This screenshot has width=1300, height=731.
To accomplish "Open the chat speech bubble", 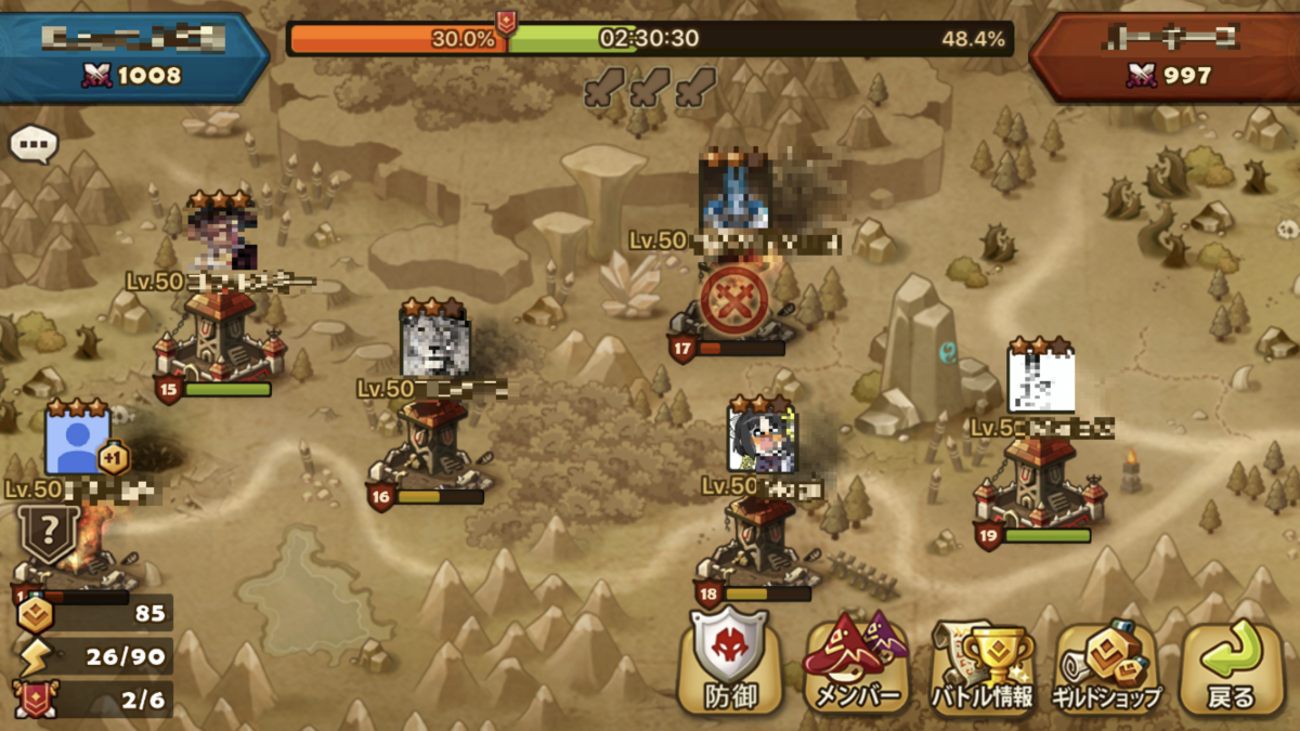I will pyautogui.click(x=34, y=146).
